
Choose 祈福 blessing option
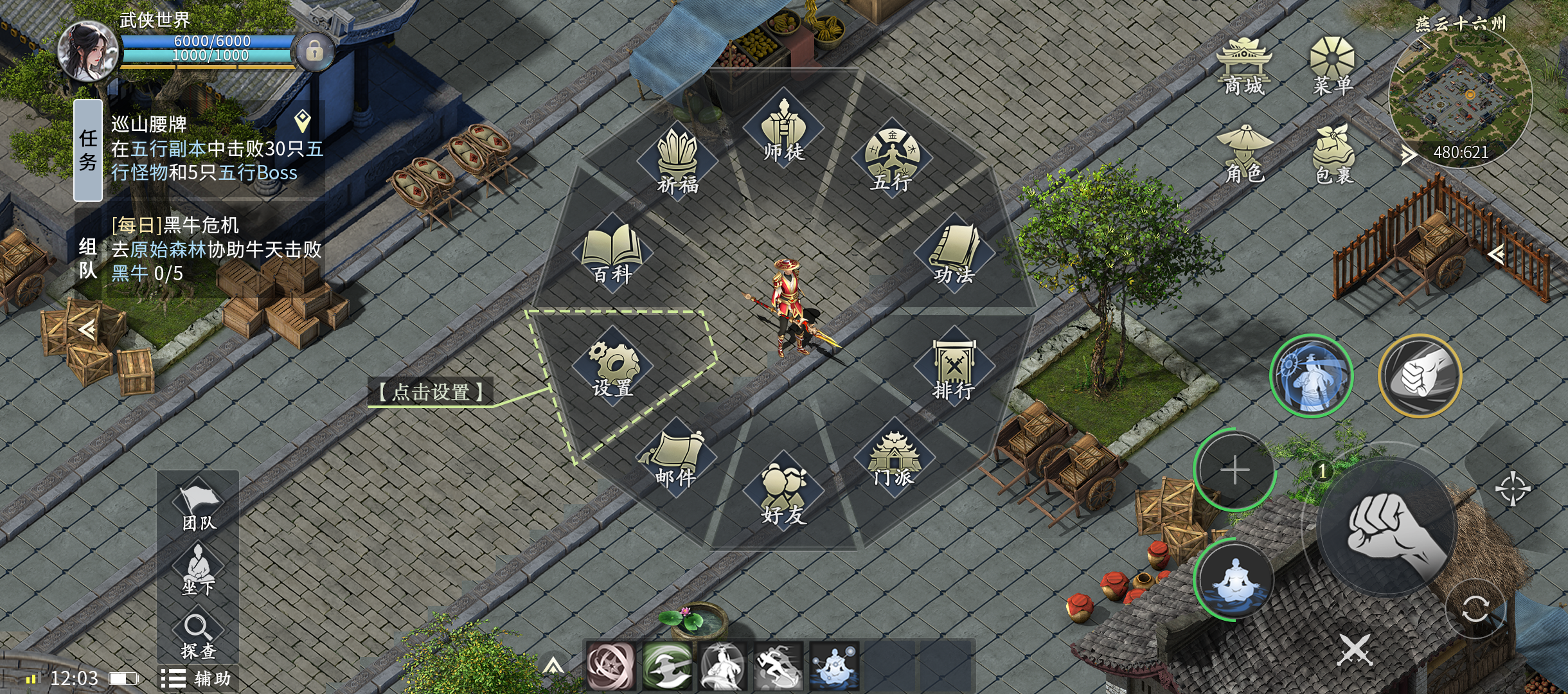click(677, 163)
